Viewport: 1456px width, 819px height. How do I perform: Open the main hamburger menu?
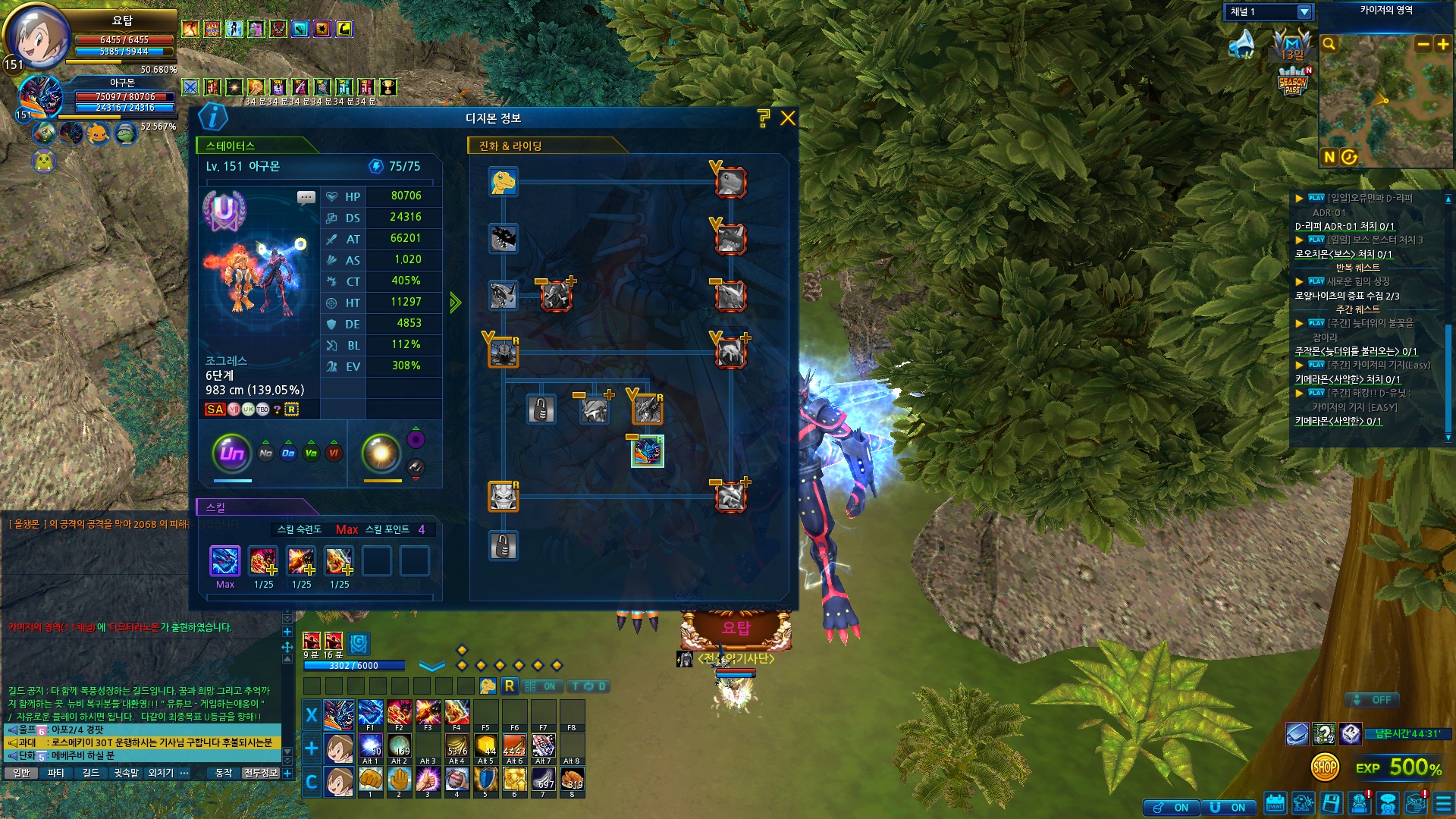[x=1443, y=804]
